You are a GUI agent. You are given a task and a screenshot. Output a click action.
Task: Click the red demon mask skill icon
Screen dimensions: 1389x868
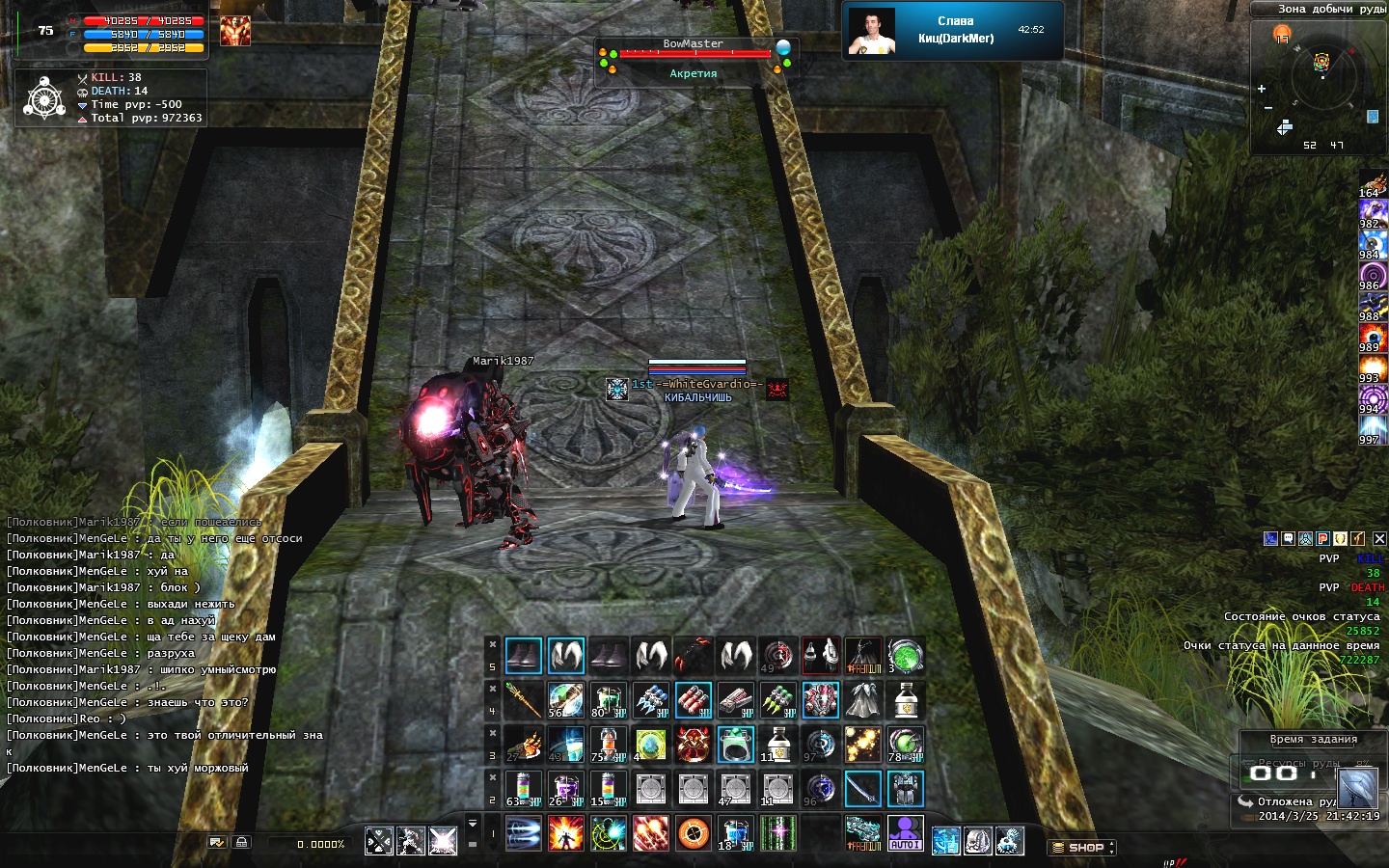694,745
